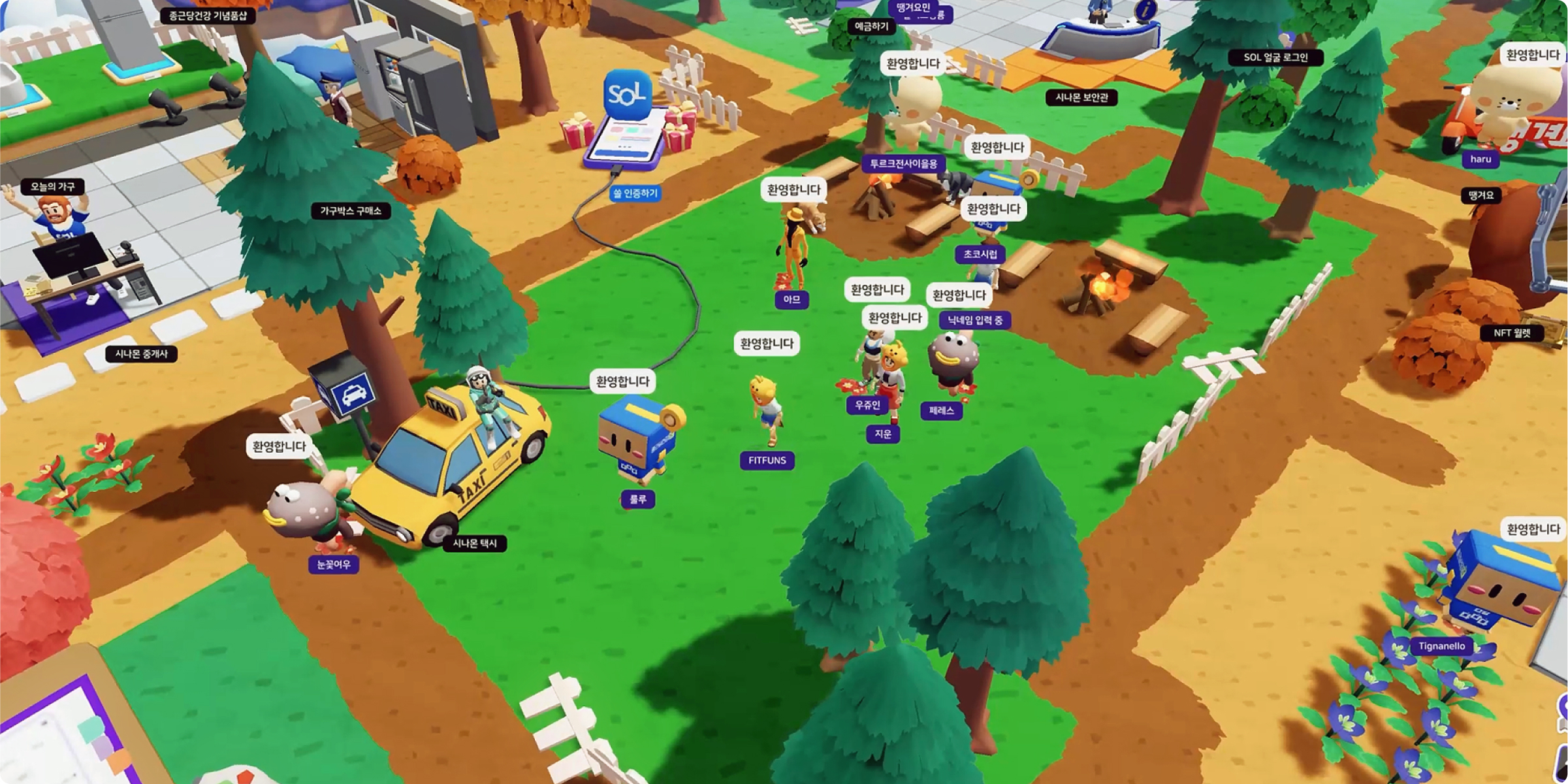
Task: Choose the 가구박스 구매소 label
Action: click(351, 211)
